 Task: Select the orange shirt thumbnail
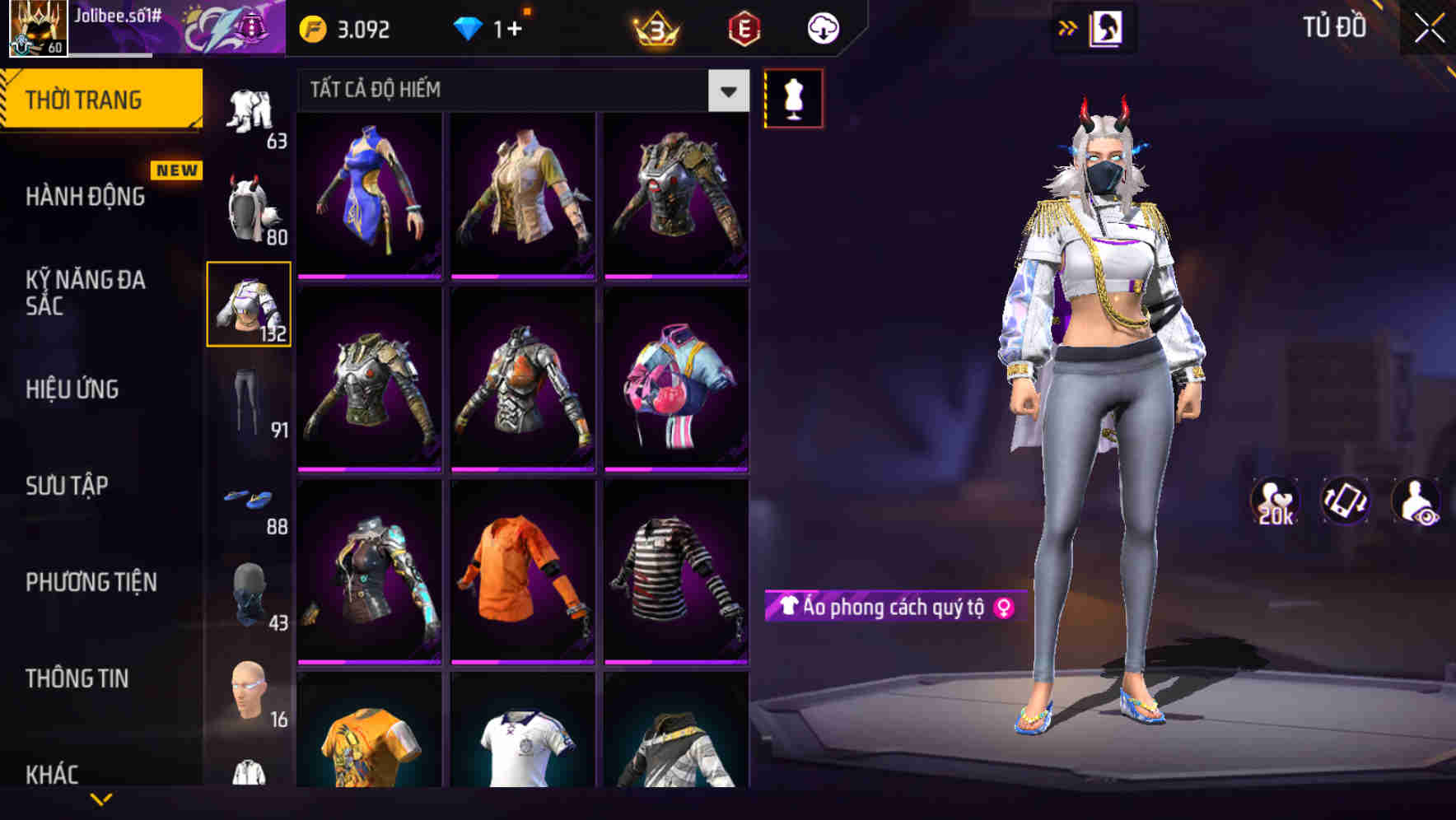point(521,568)
